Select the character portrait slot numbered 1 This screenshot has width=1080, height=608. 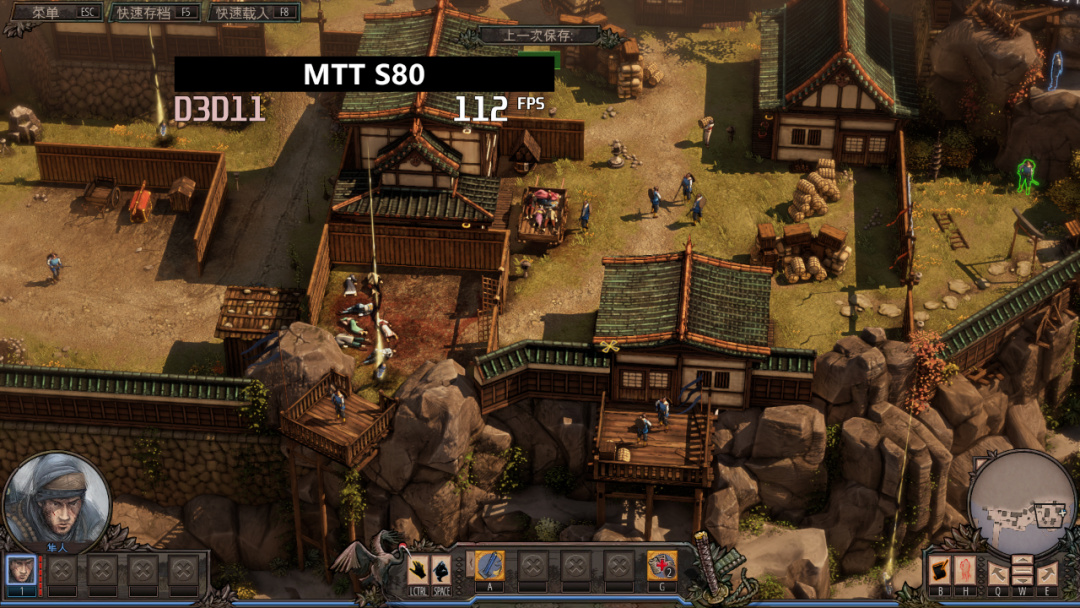pyautogui.click(x=21, y=570)
